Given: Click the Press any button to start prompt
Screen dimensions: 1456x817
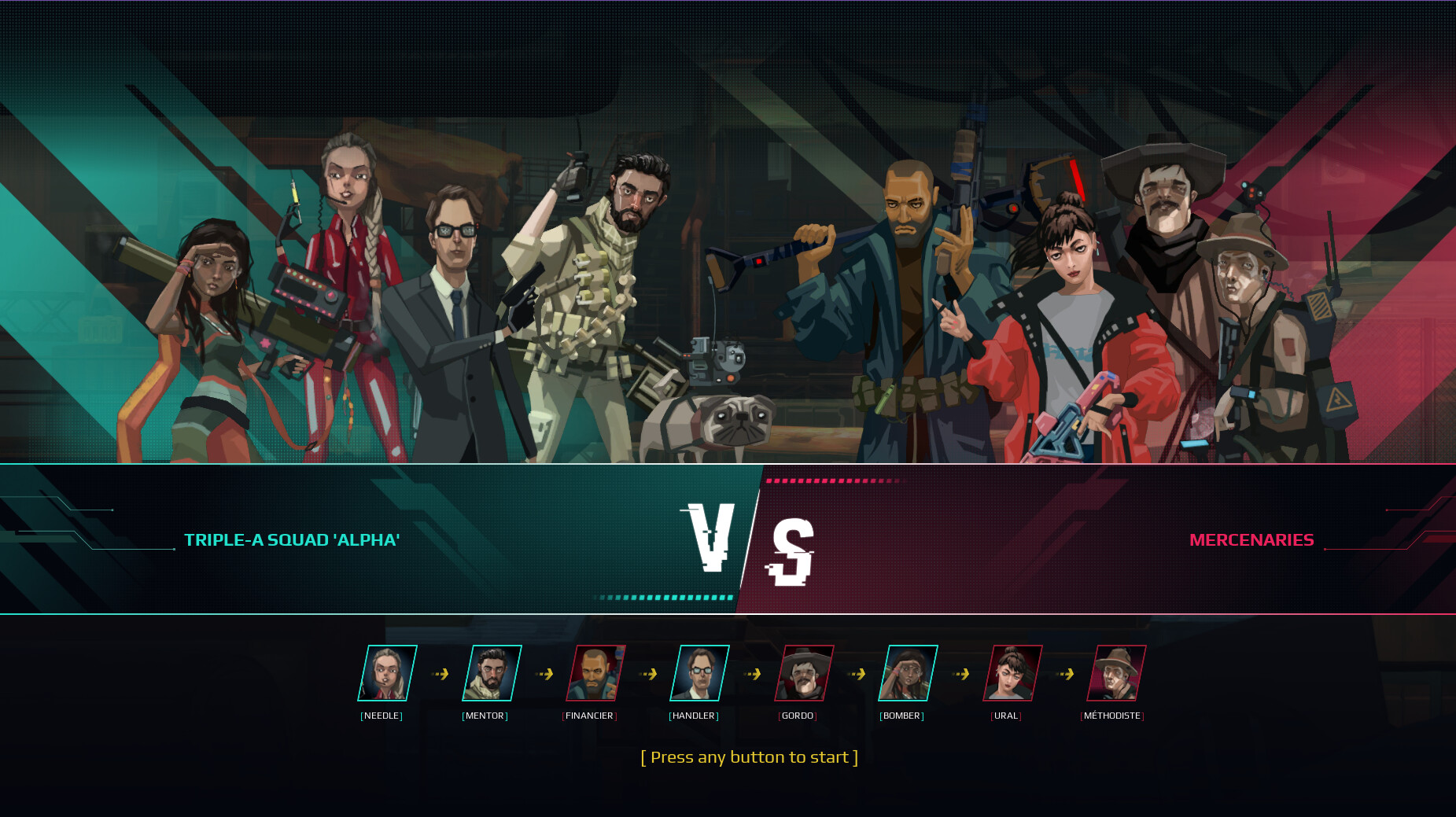Looking at the screenshot, I should coord(750,757).
